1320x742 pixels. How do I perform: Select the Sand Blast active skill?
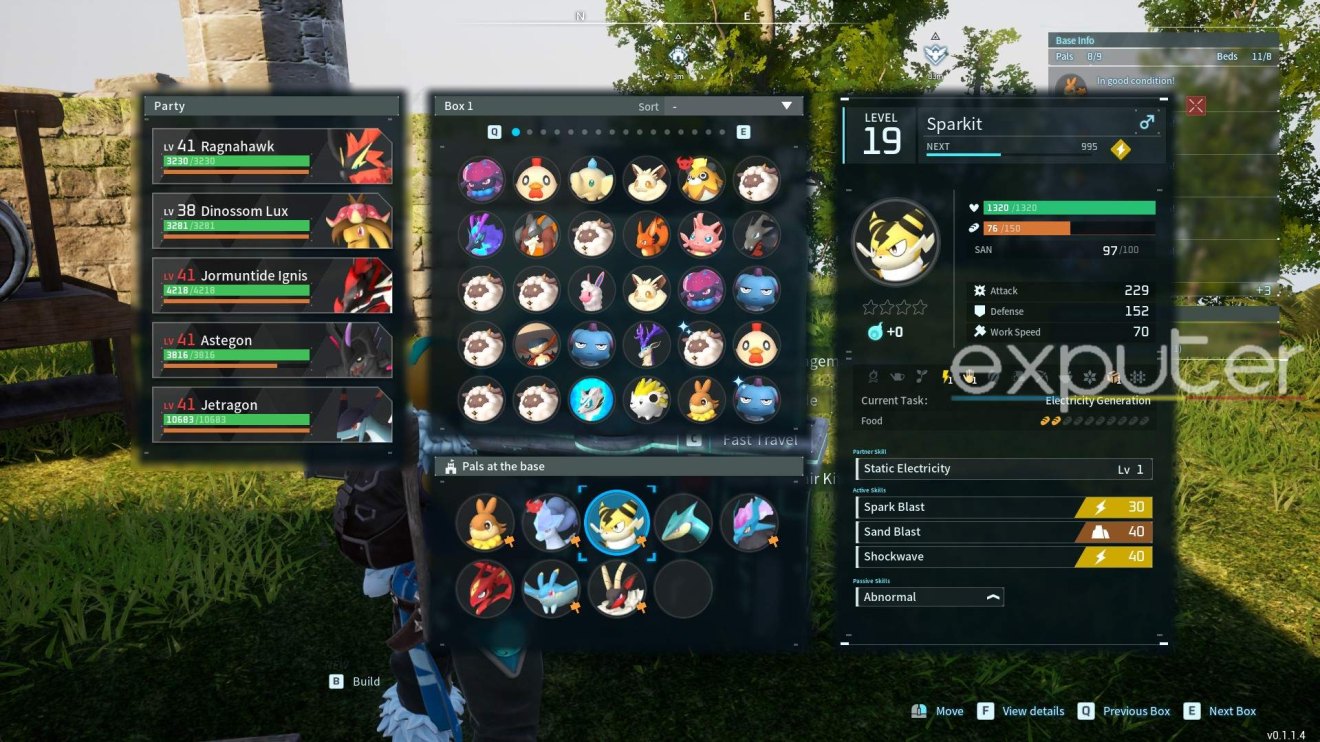click(1003, 532)
